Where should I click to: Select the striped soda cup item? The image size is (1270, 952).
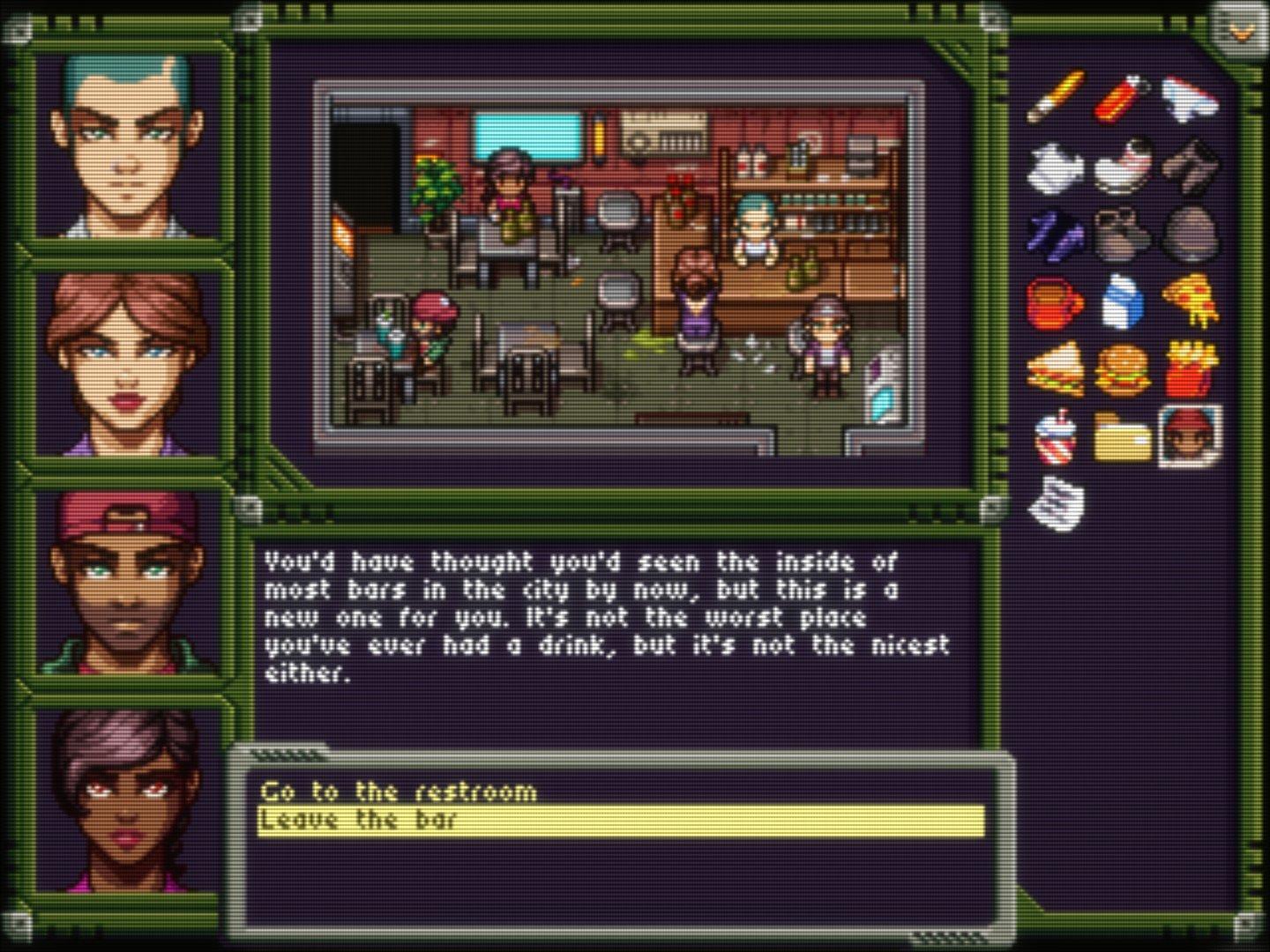click(1056, 436)
